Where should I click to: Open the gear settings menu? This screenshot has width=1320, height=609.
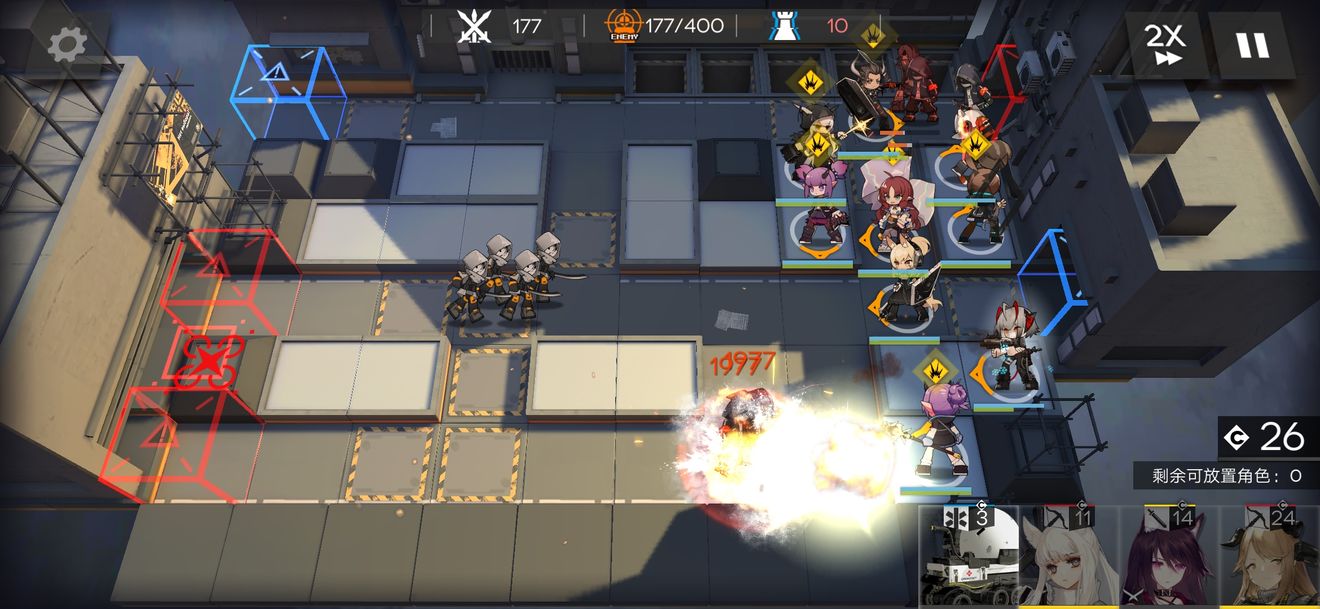pos(68,43)
